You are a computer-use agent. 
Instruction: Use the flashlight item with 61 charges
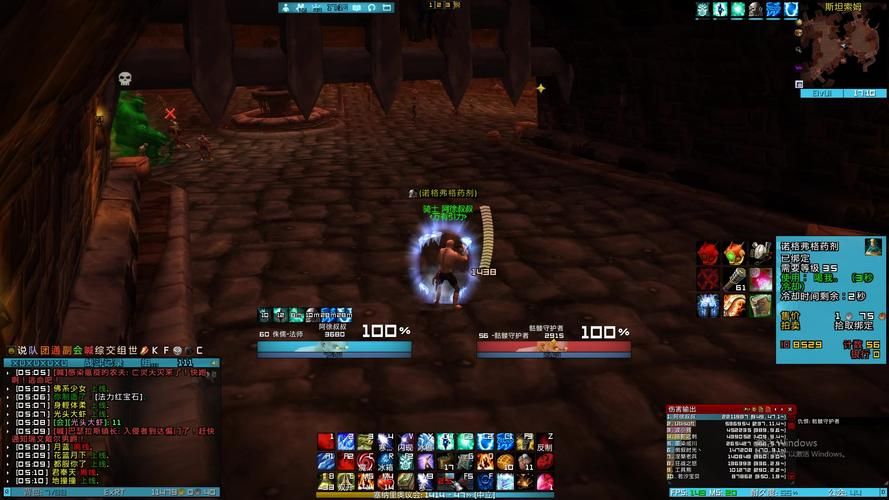[x=735, y=278]
